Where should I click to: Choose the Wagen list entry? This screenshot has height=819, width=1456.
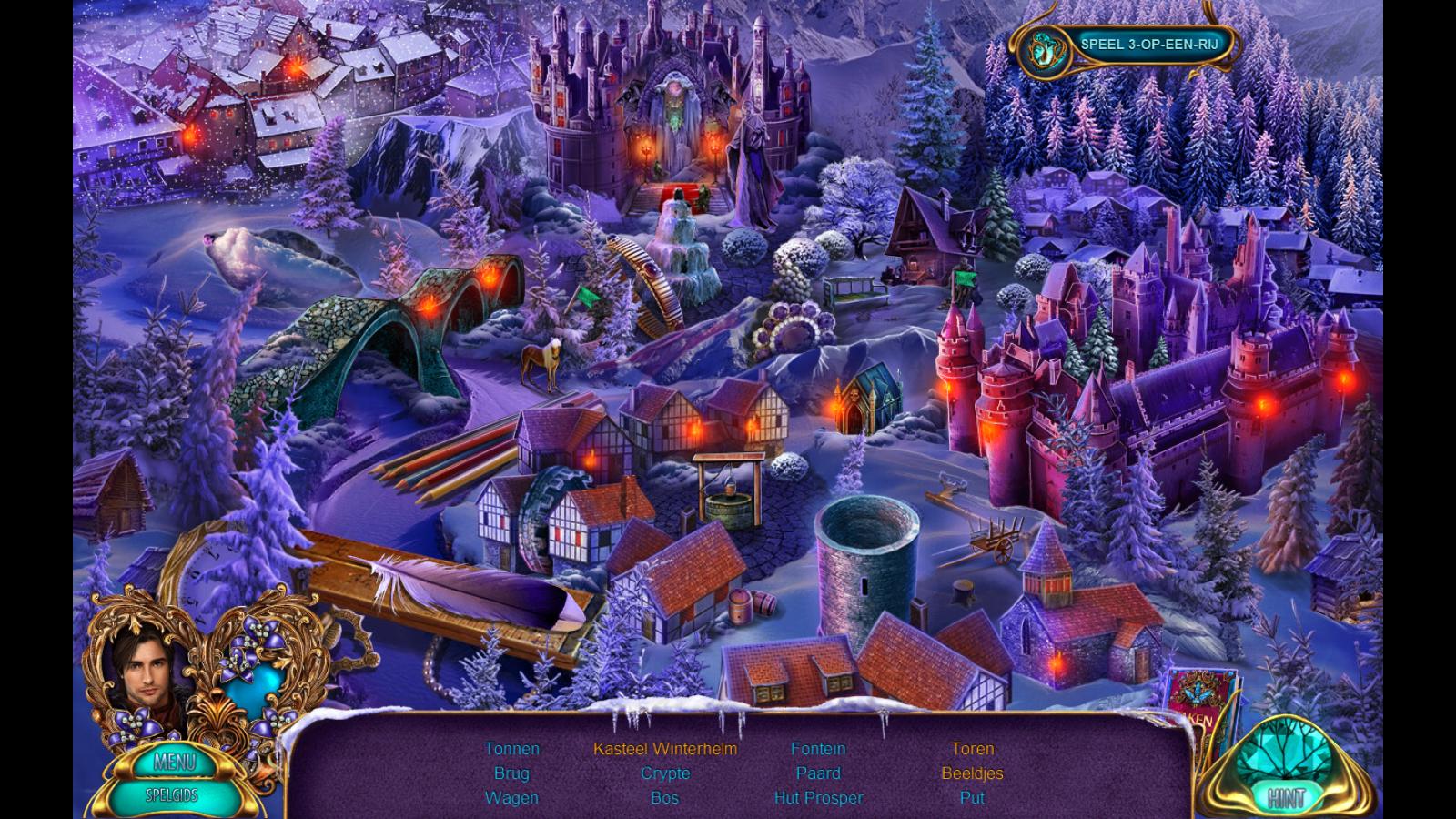[x=511, y=798]
